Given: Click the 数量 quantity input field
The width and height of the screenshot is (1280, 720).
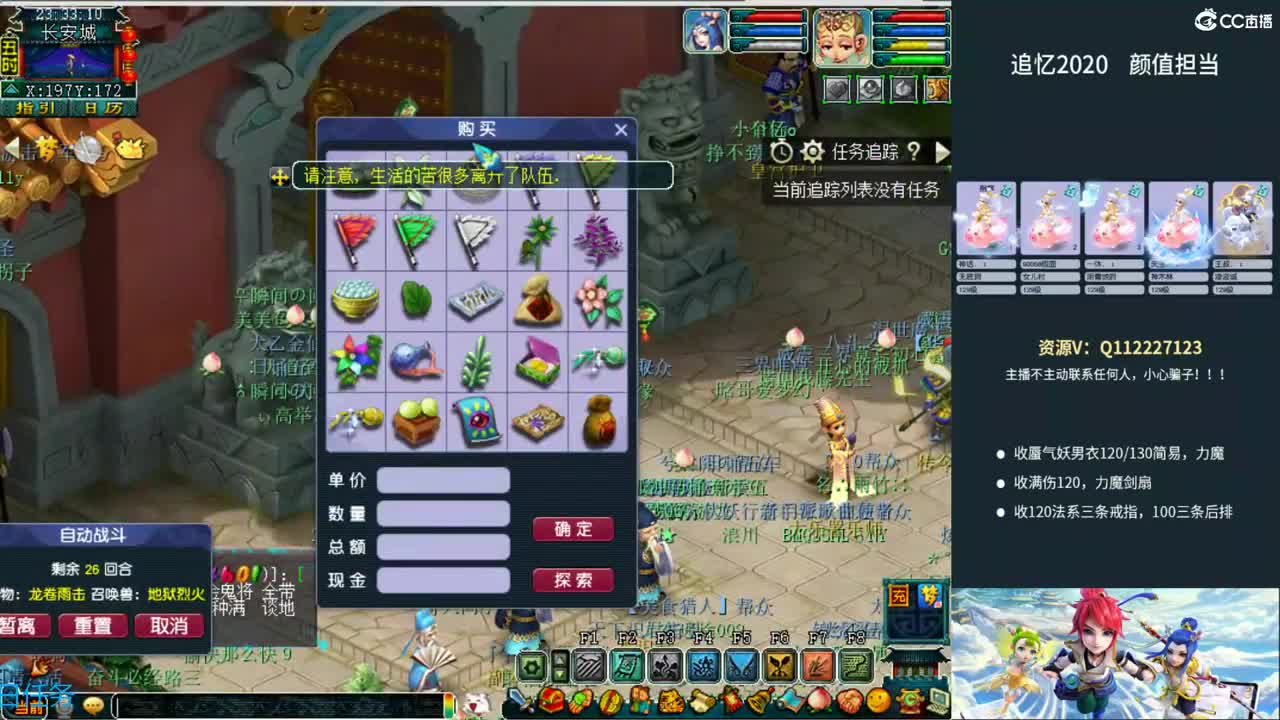Looking at the screenshot, I should pyautogui.click(x=445, y=513).
